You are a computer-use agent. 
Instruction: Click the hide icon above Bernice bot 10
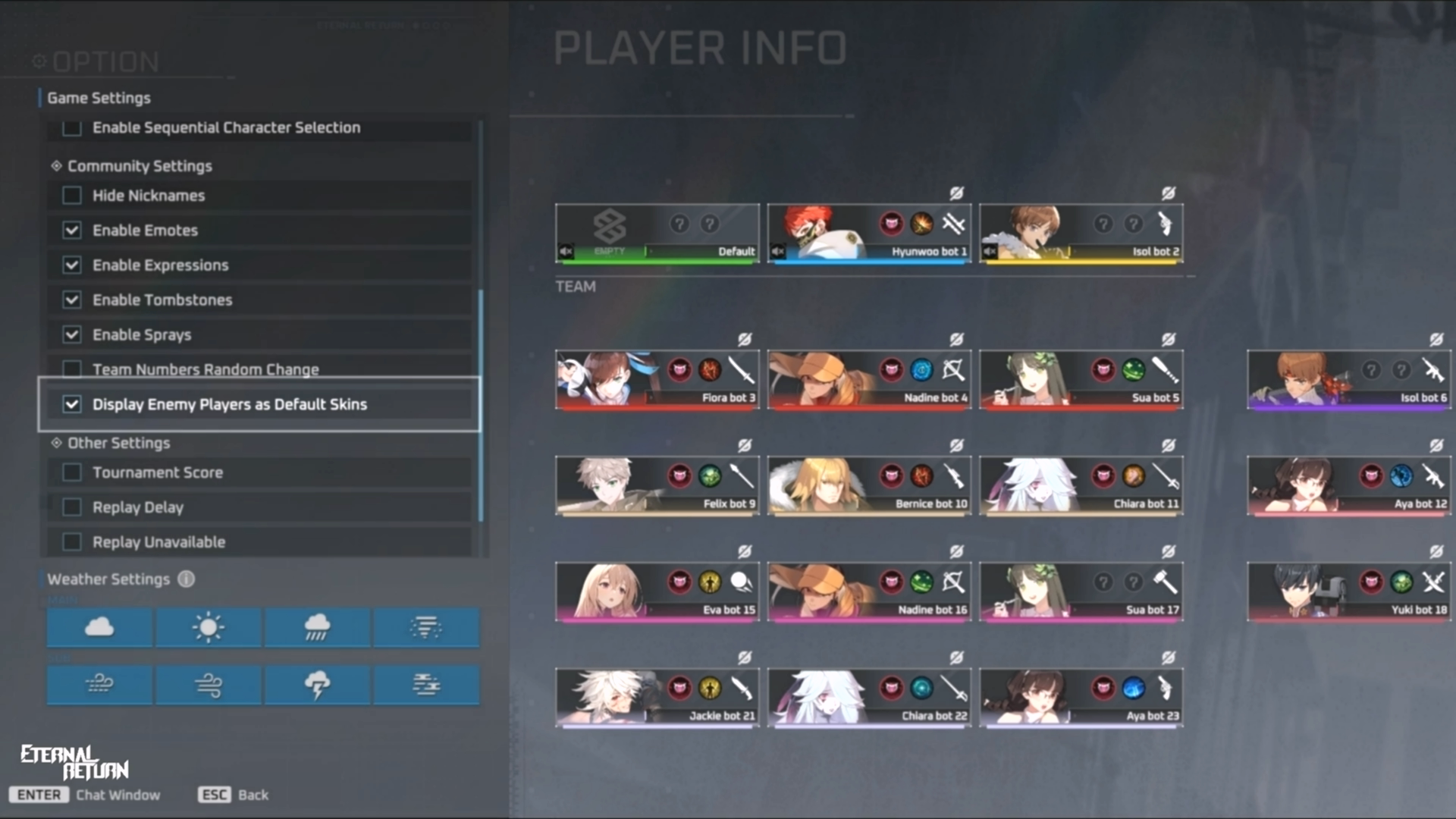click(956, 446)
